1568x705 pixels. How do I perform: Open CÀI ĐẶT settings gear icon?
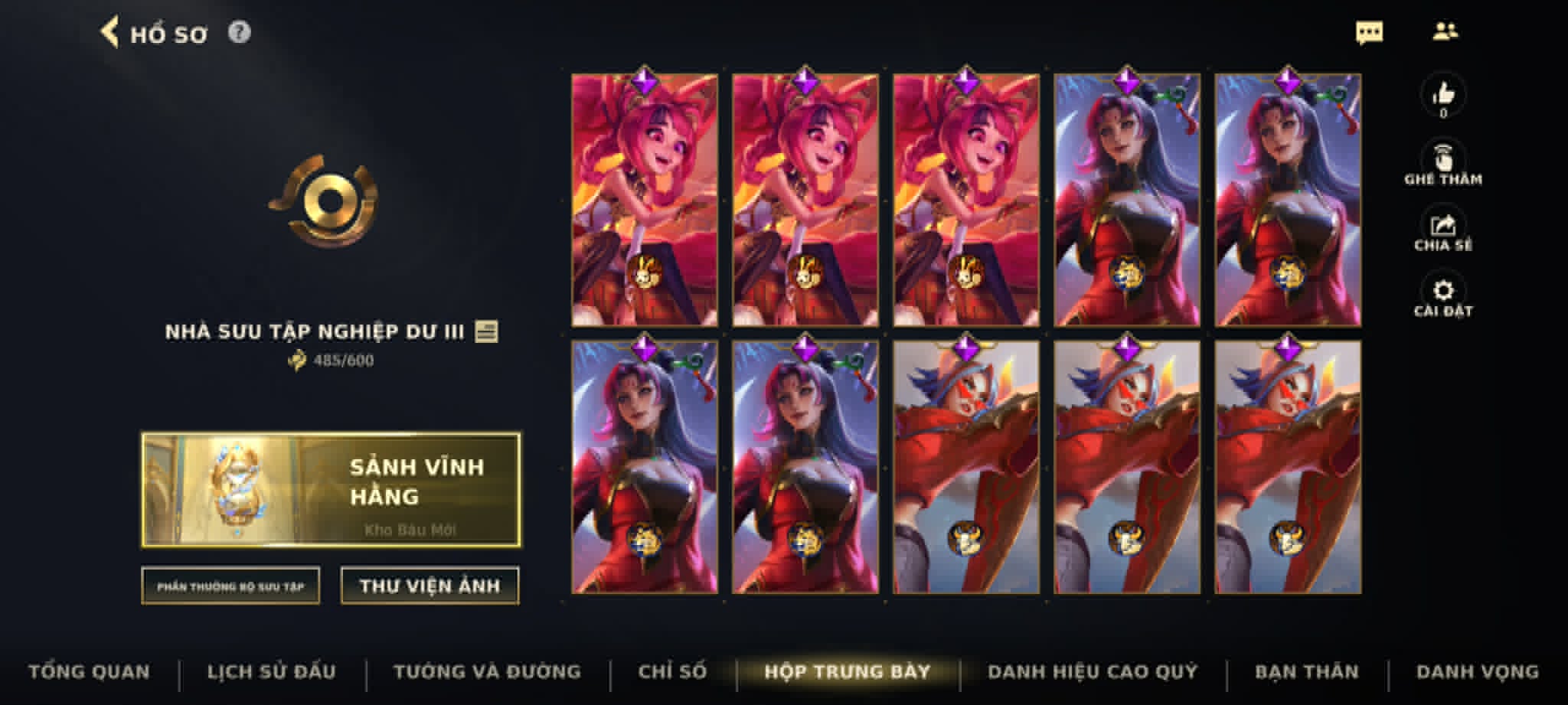pos(1442,290)
